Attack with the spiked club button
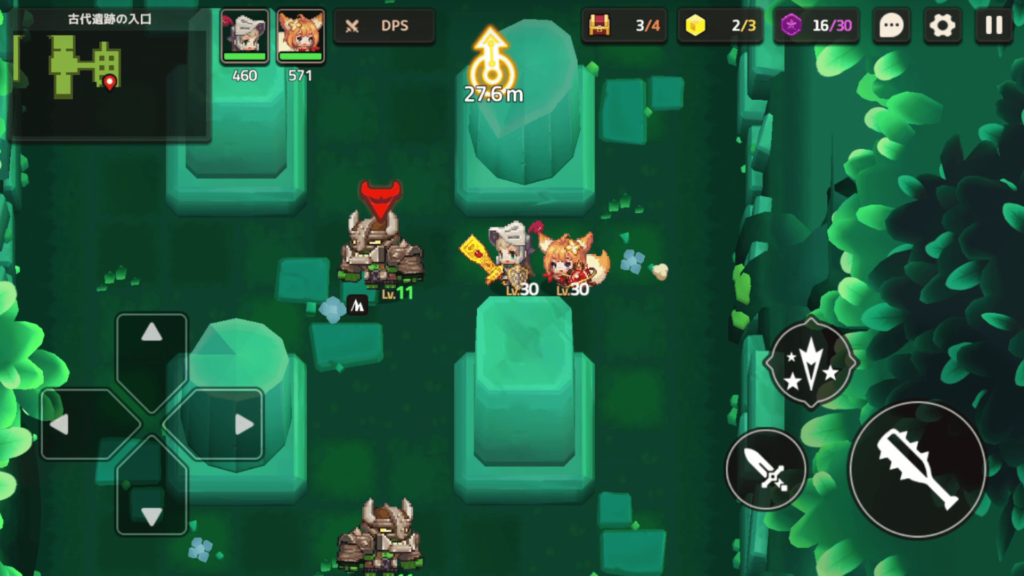 tap(918, 470)
